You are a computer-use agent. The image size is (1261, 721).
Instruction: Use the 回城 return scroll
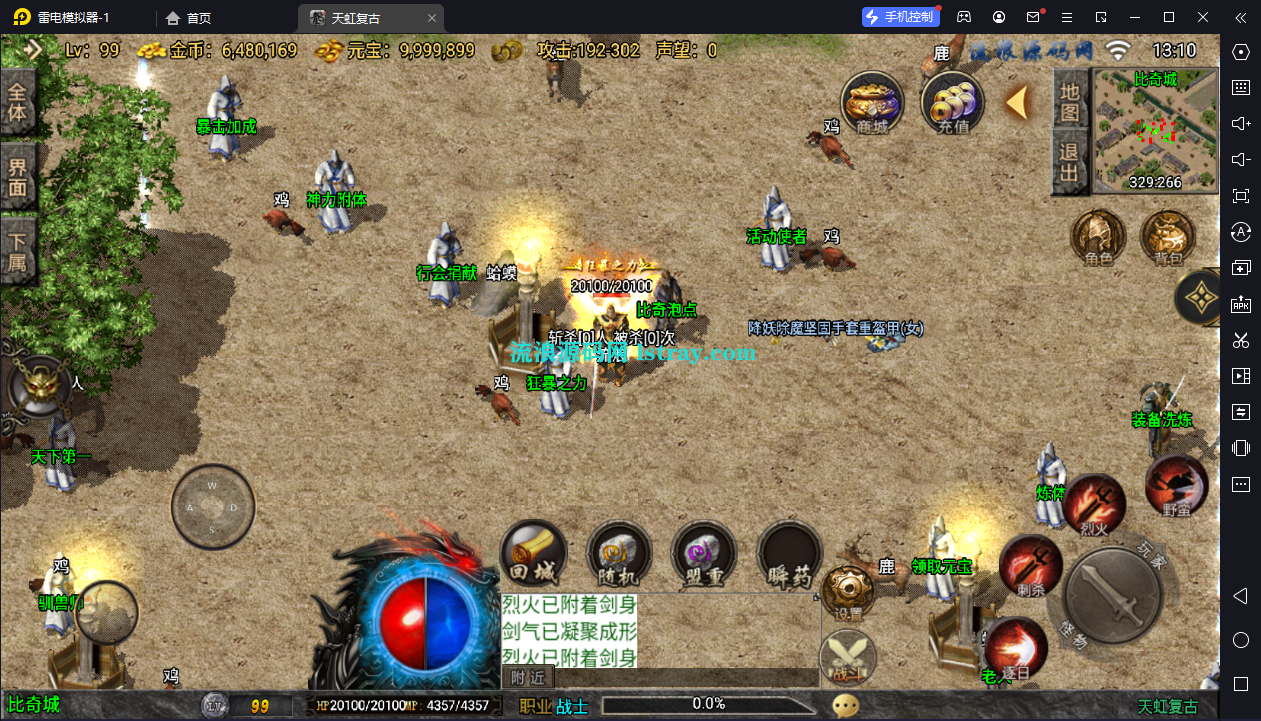[533, 553]
